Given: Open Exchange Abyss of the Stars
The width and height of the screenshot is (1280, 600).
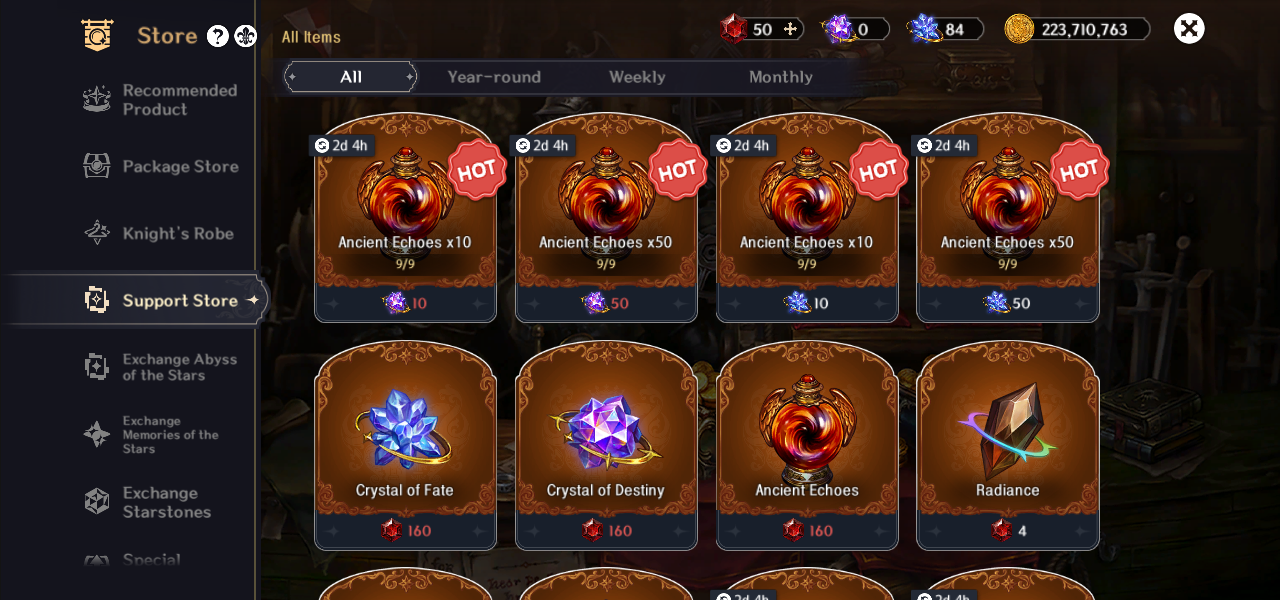Looking at the screenshot, I should (160, 367).
